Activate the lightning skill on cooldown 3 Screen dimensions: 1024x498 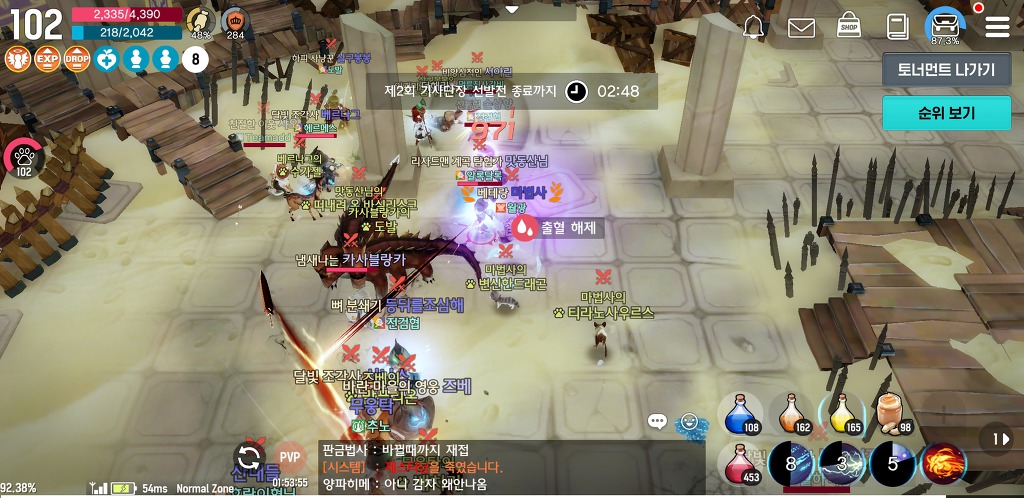tap(841, 464)
